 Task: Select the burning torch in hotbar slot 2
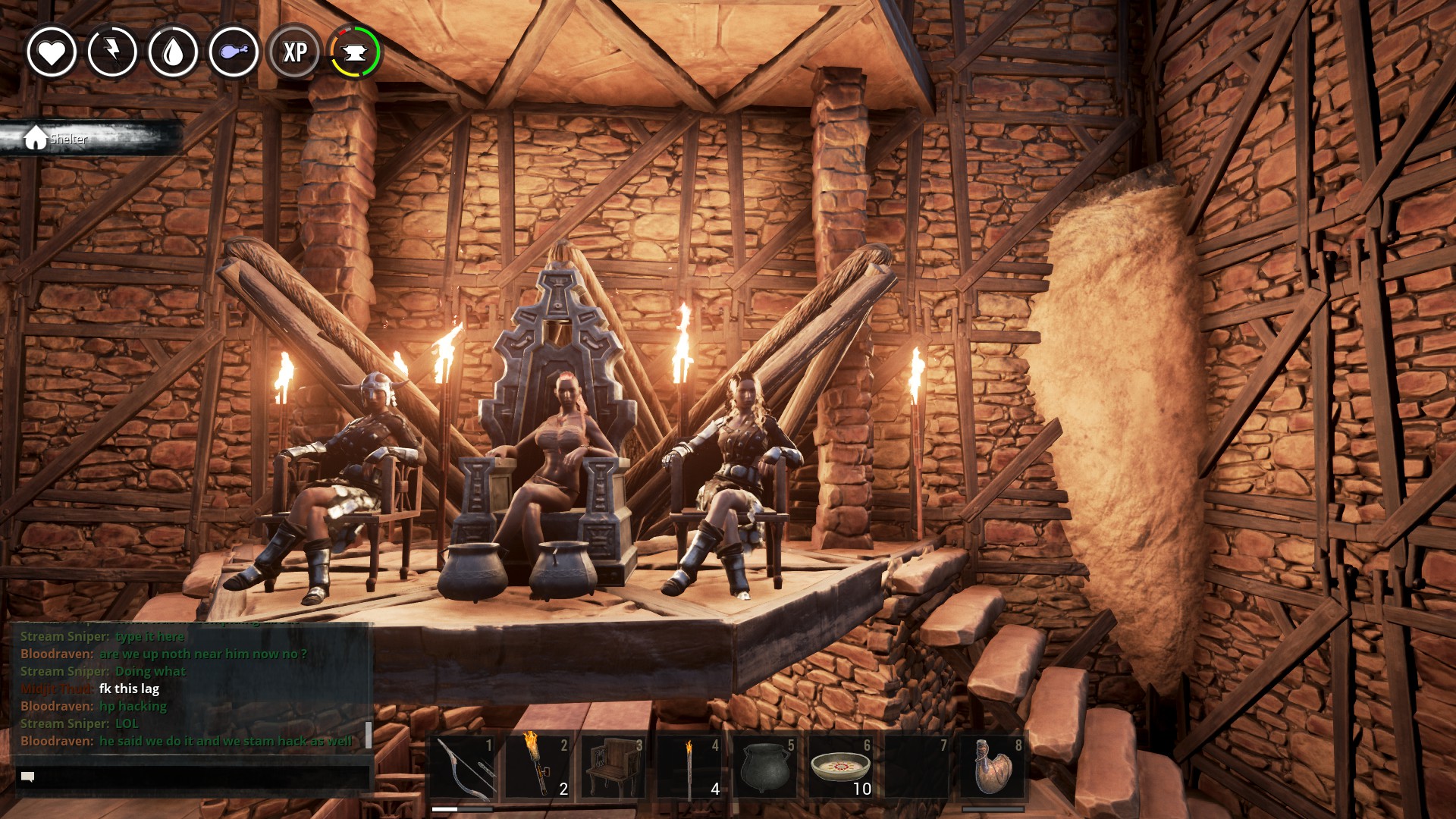[538, 767]
